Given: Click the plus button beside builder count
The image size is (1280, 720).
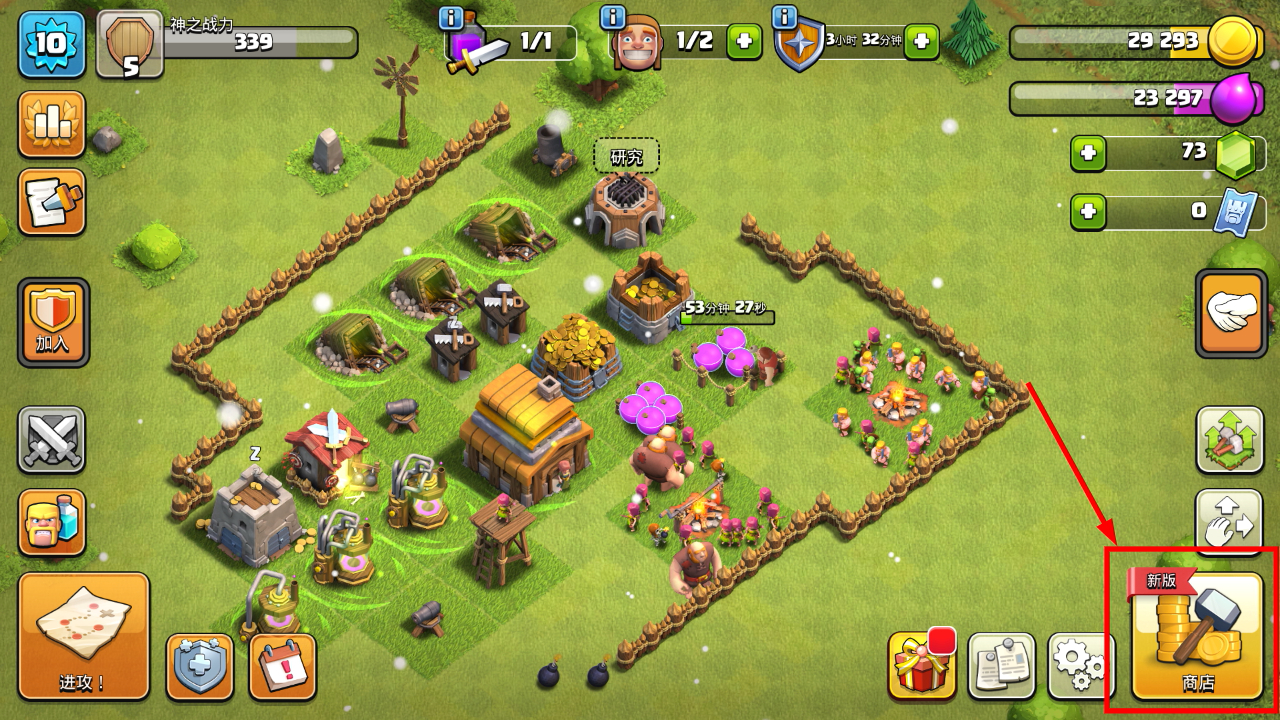Looking at the screenshot, I should (744, 42).
